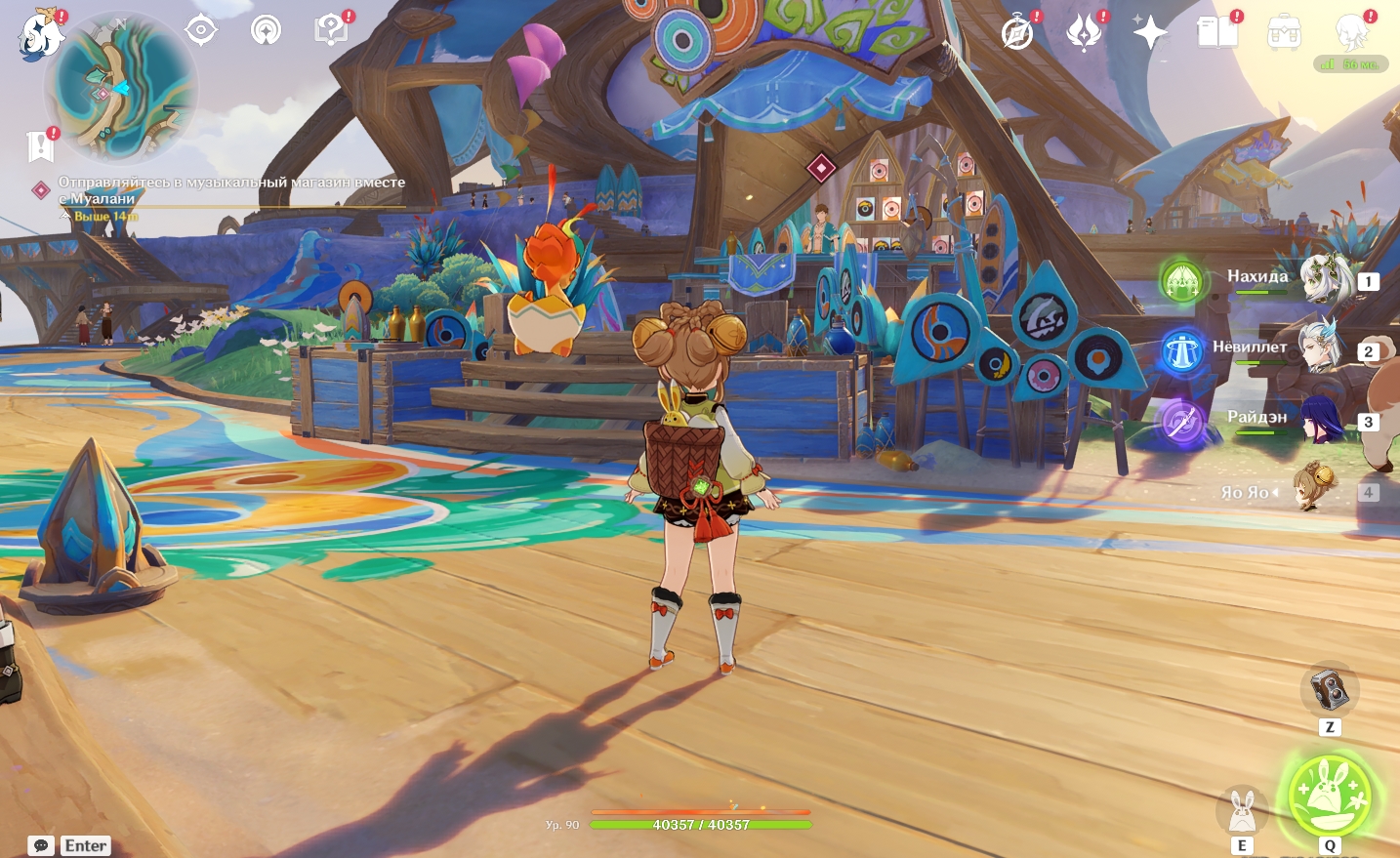Click the target-shaped icon beside minimap

(201, 30)
